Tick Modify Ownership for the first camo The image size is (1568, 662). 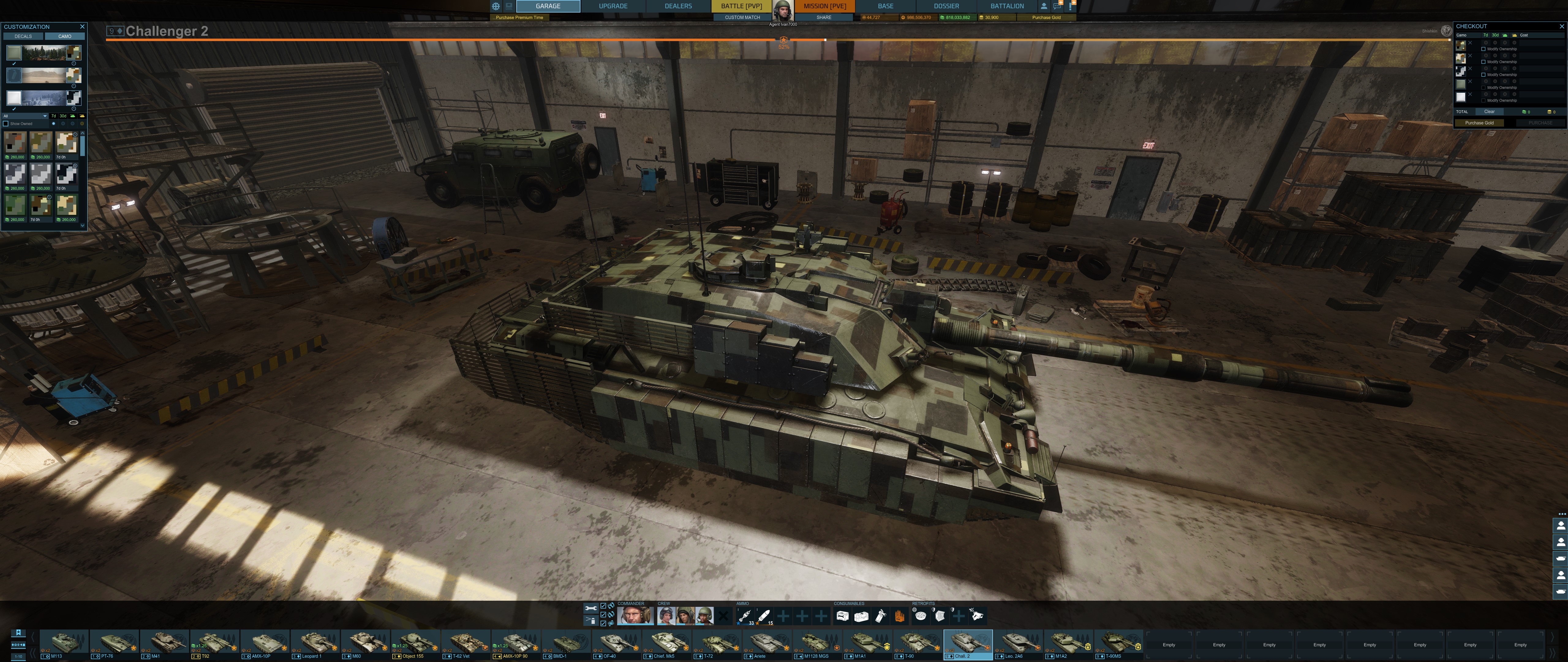tap(1483, 49)
